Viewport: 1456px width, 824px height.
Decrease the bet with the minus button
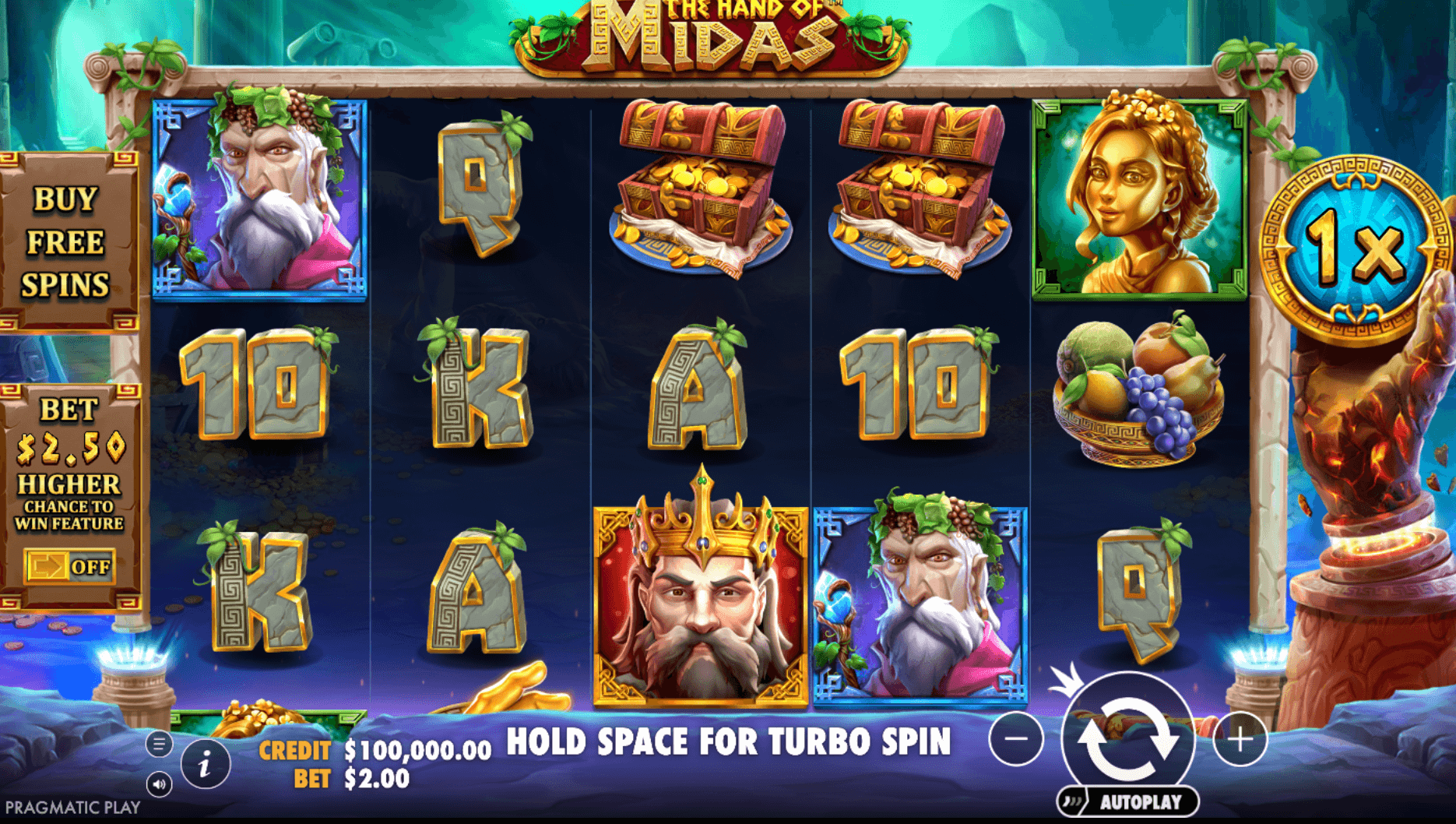pyautogui.click(x=1016, y=738)
